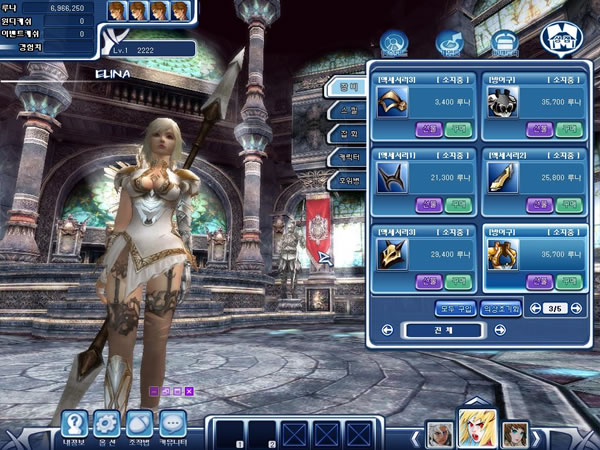Go to the next shop page arrow
The image size is (600, 450).
(x=576, y=308)
